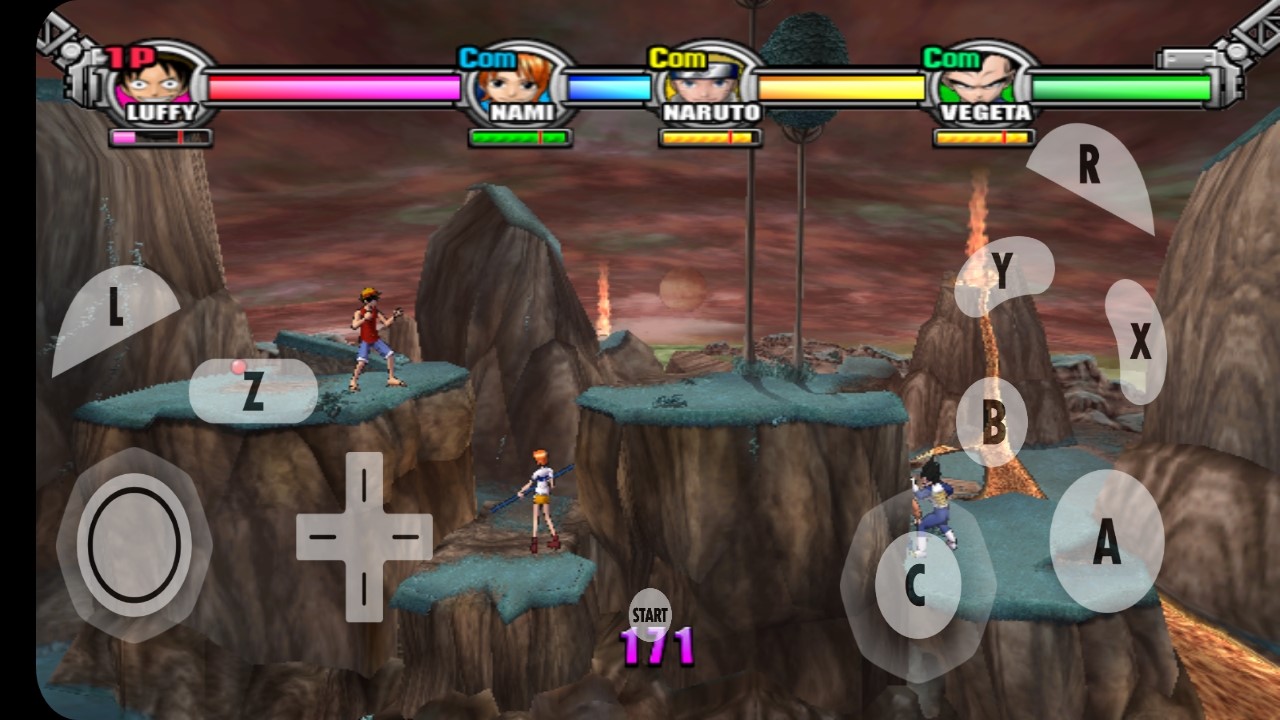Tap the C-stick circle control
The image size is (1280, 720).
(x=917, y=585)
